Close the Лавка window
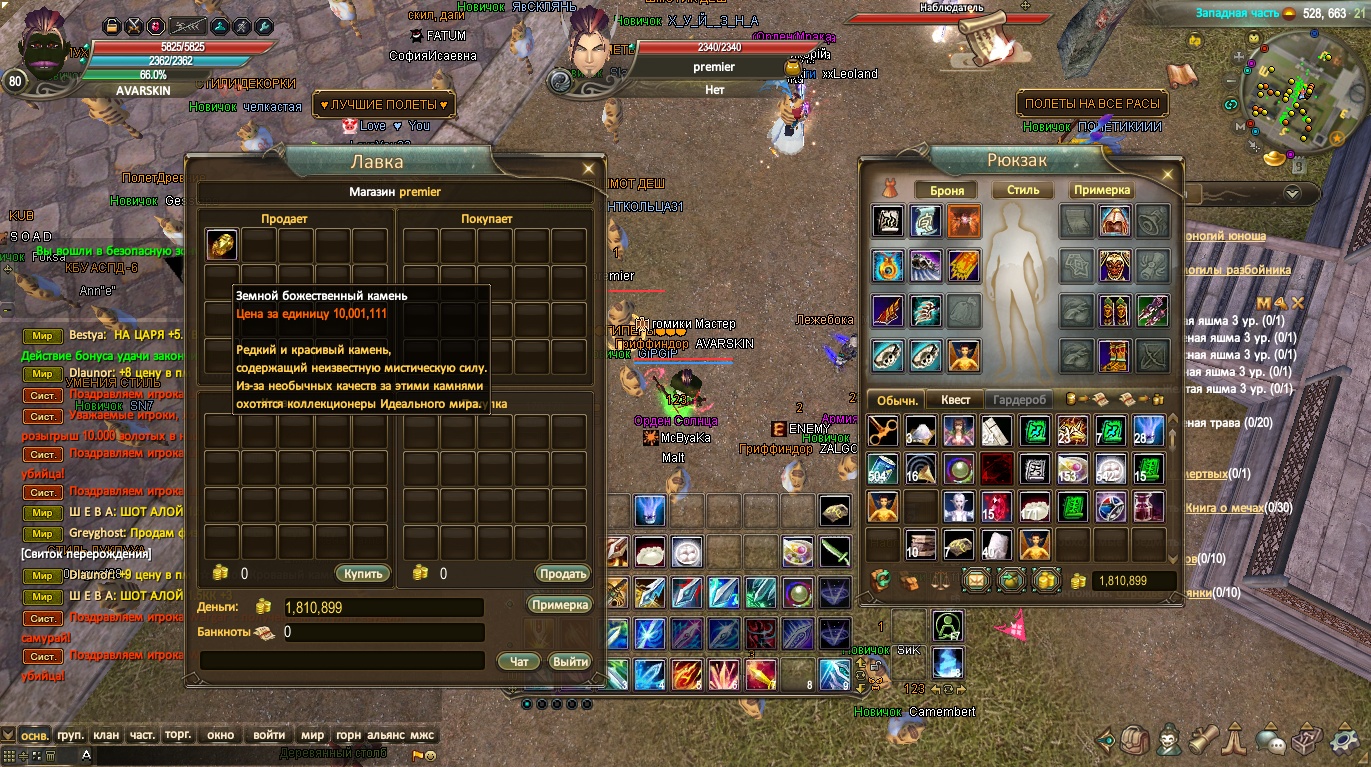Viewport: 1371px width, 767px height. tap(589, 169)
